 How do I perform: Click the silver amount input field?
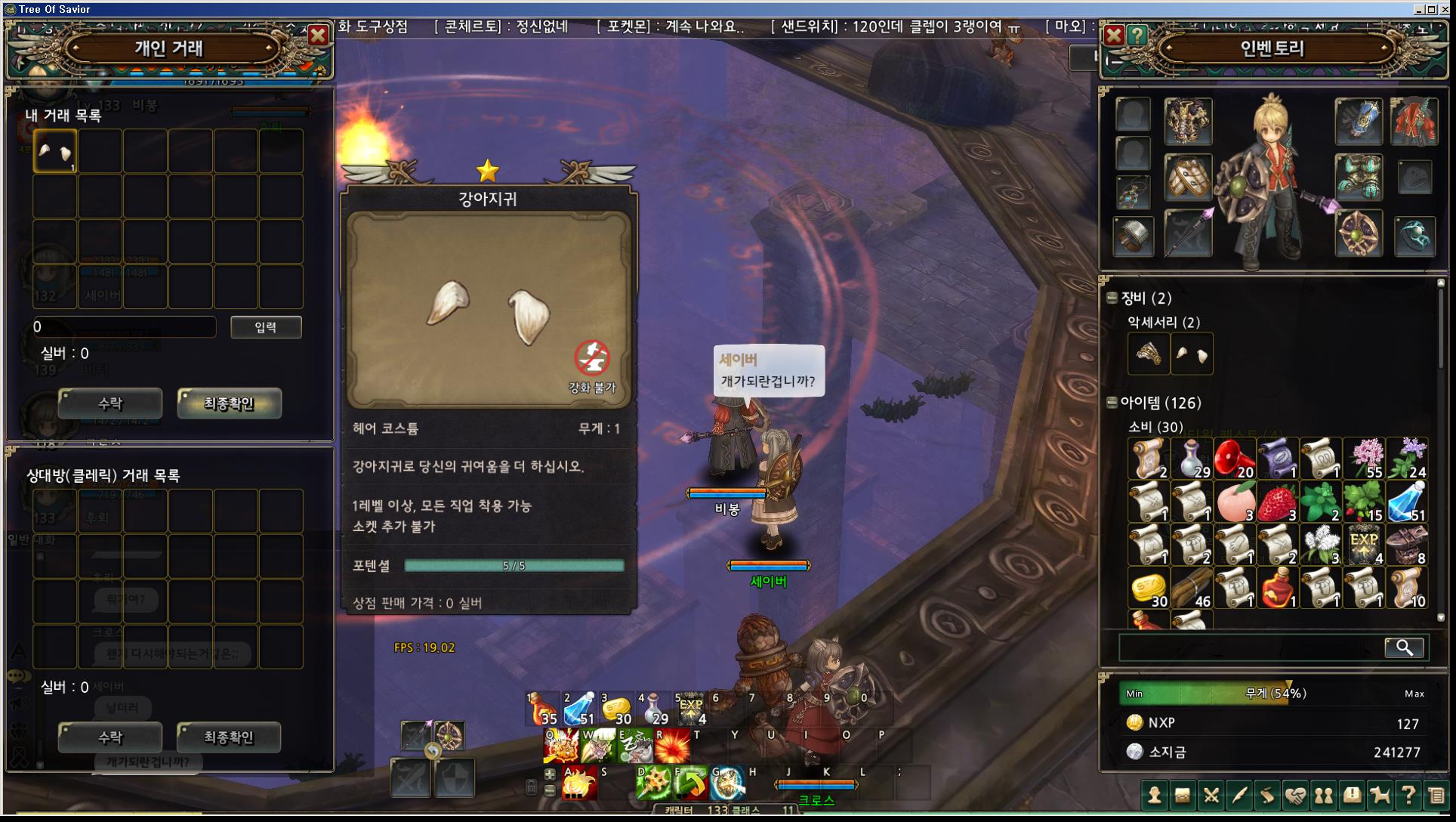(x=125, y=327)
